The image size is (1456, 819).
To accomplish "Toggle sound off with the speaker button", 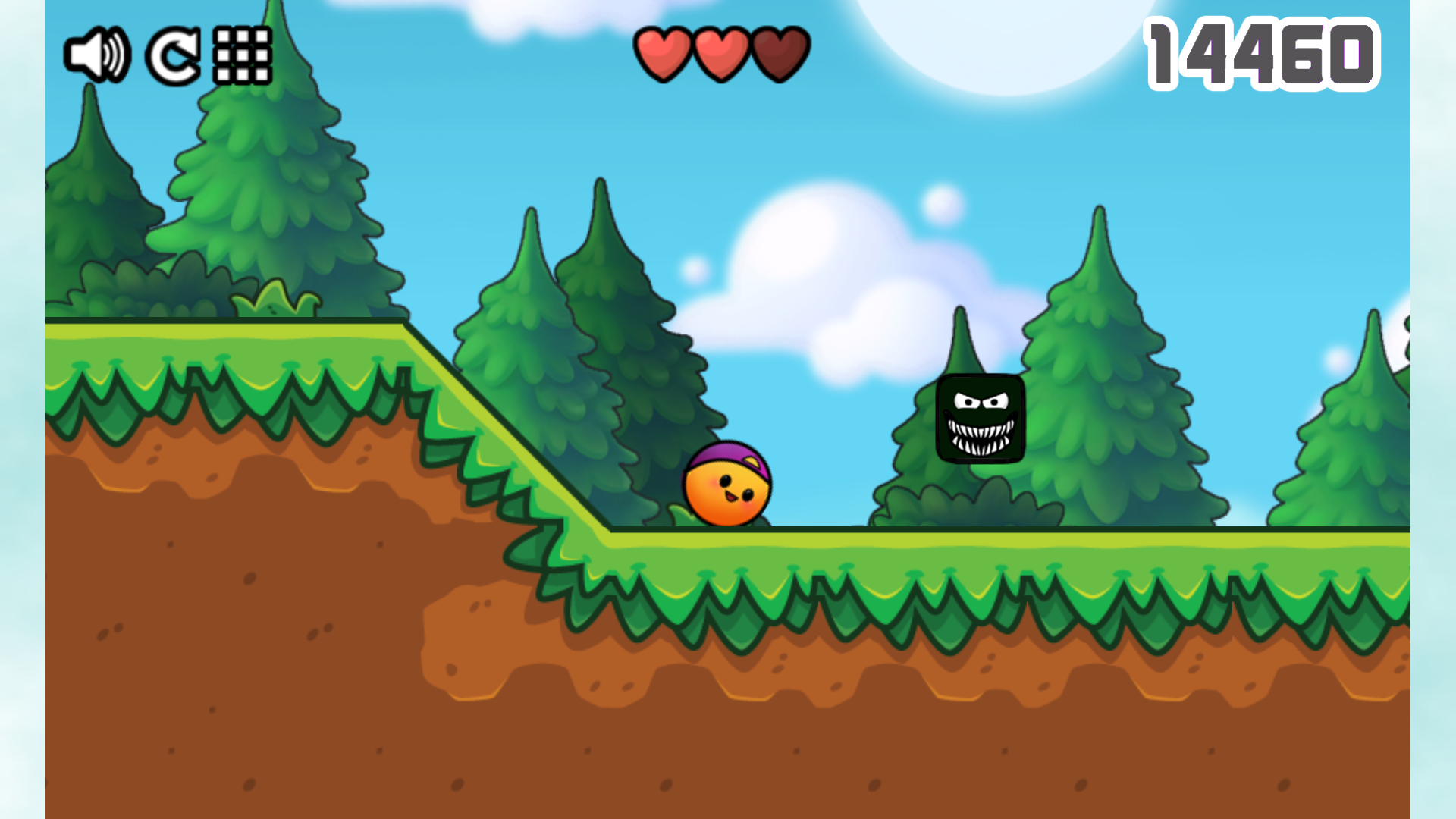I will (x=99, y=55).
